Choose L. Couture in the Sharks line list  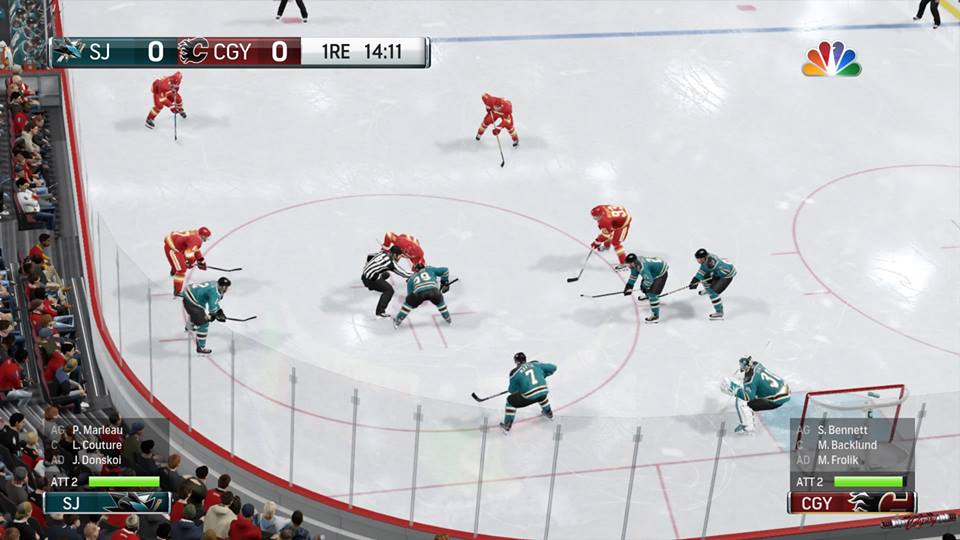97,445
